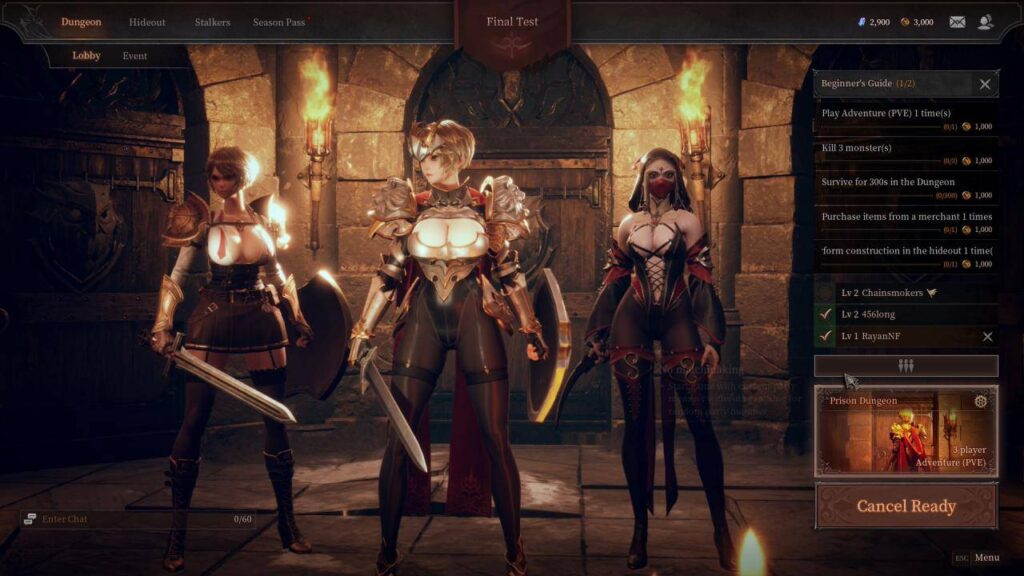Open the friends profile icon

click(986, 22)
